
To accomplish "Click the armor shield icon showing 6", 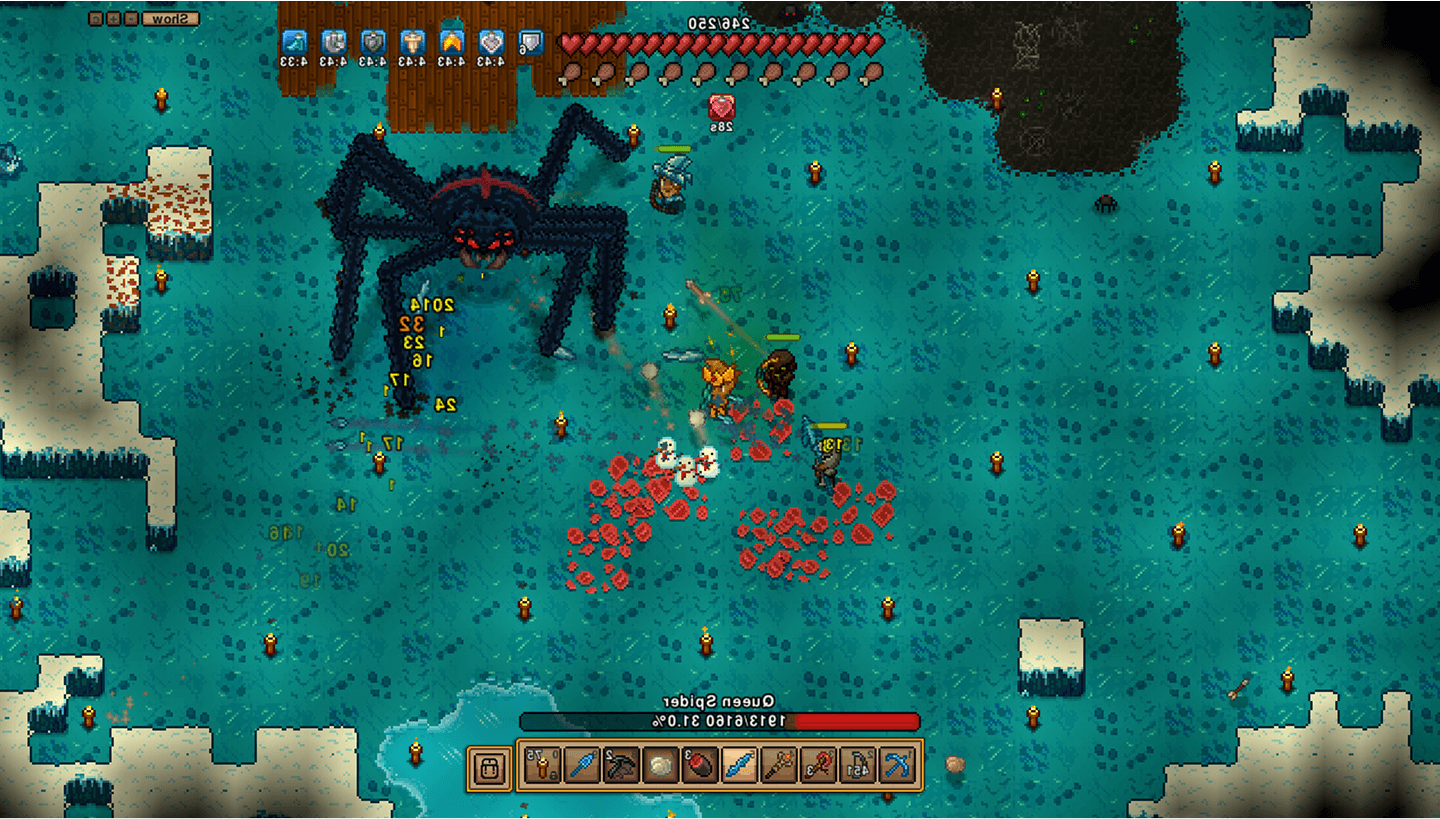I will (529, 42).
